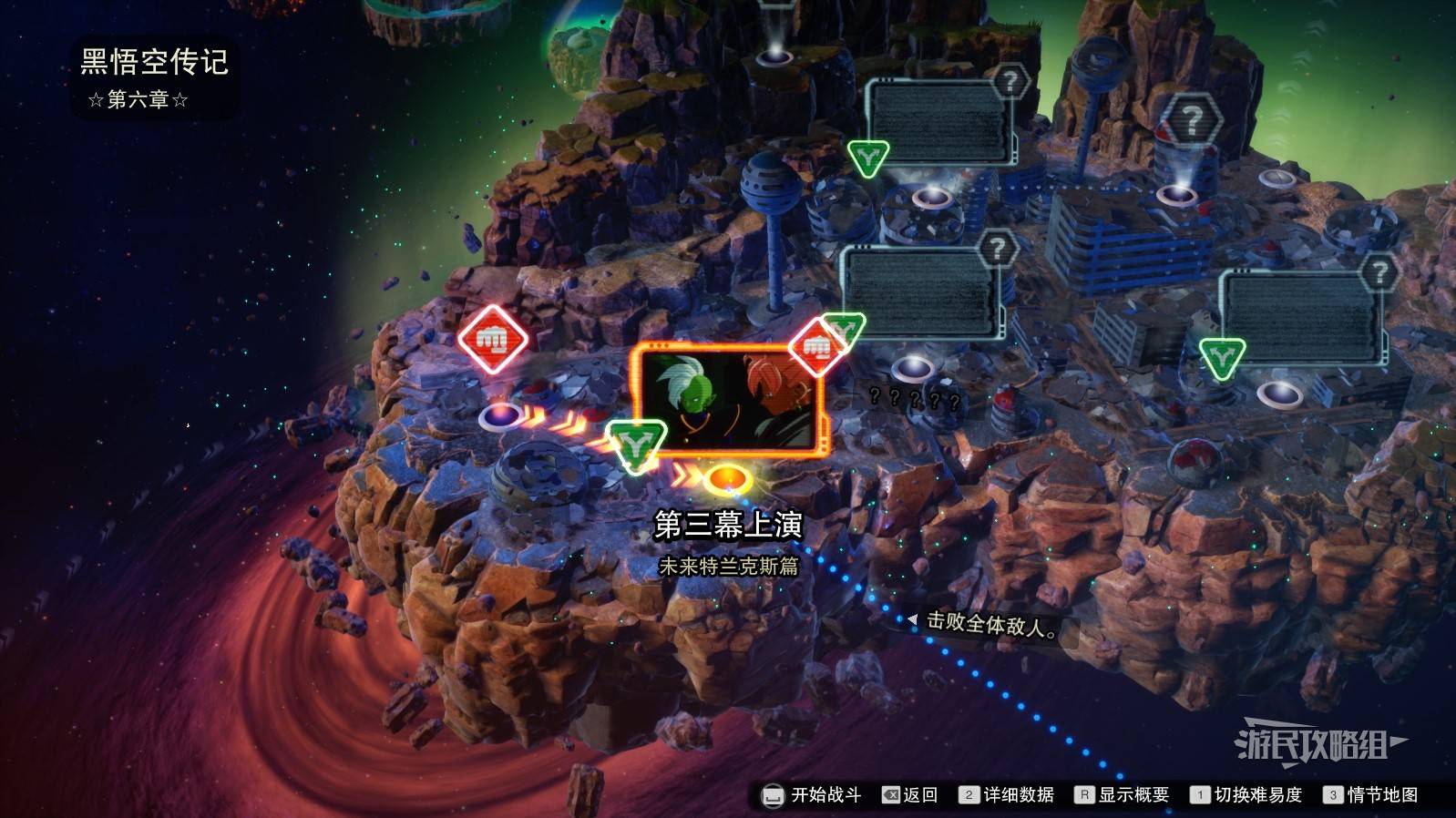Image resolution: width=1456 pixels, height=818 pixels.
Task: Select the red fist battle marker at path start
Action: 493,340
